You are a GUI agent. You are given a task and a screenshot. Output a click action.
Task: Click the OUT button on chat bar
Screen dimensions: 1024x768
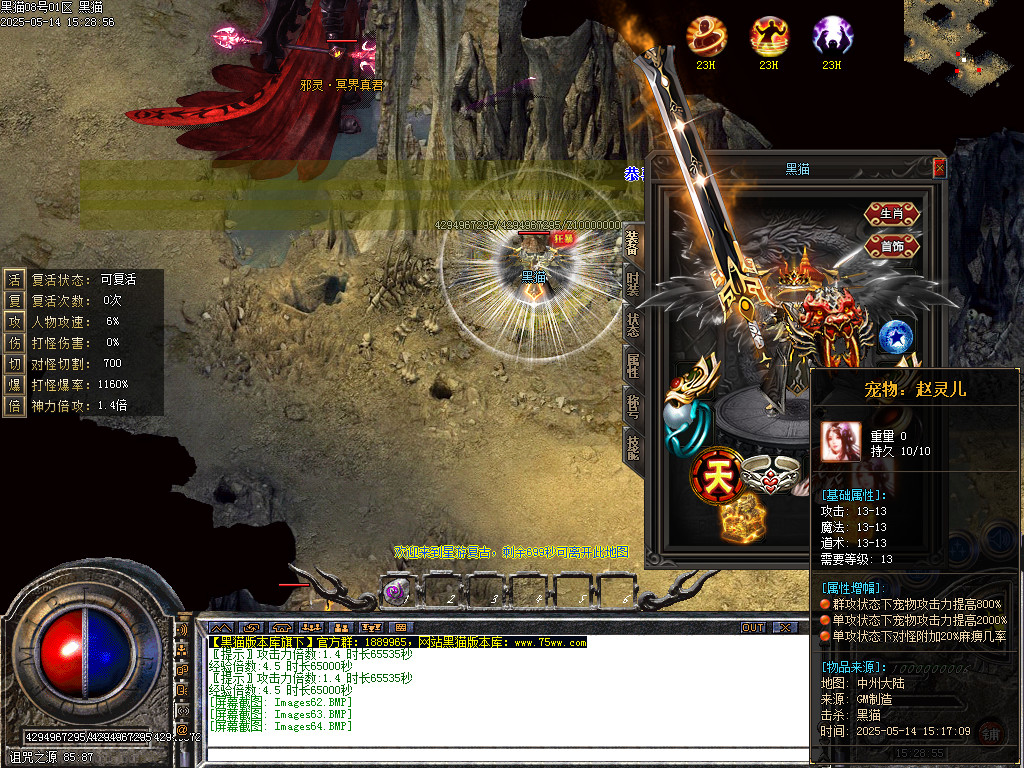[x=753, y=627]
